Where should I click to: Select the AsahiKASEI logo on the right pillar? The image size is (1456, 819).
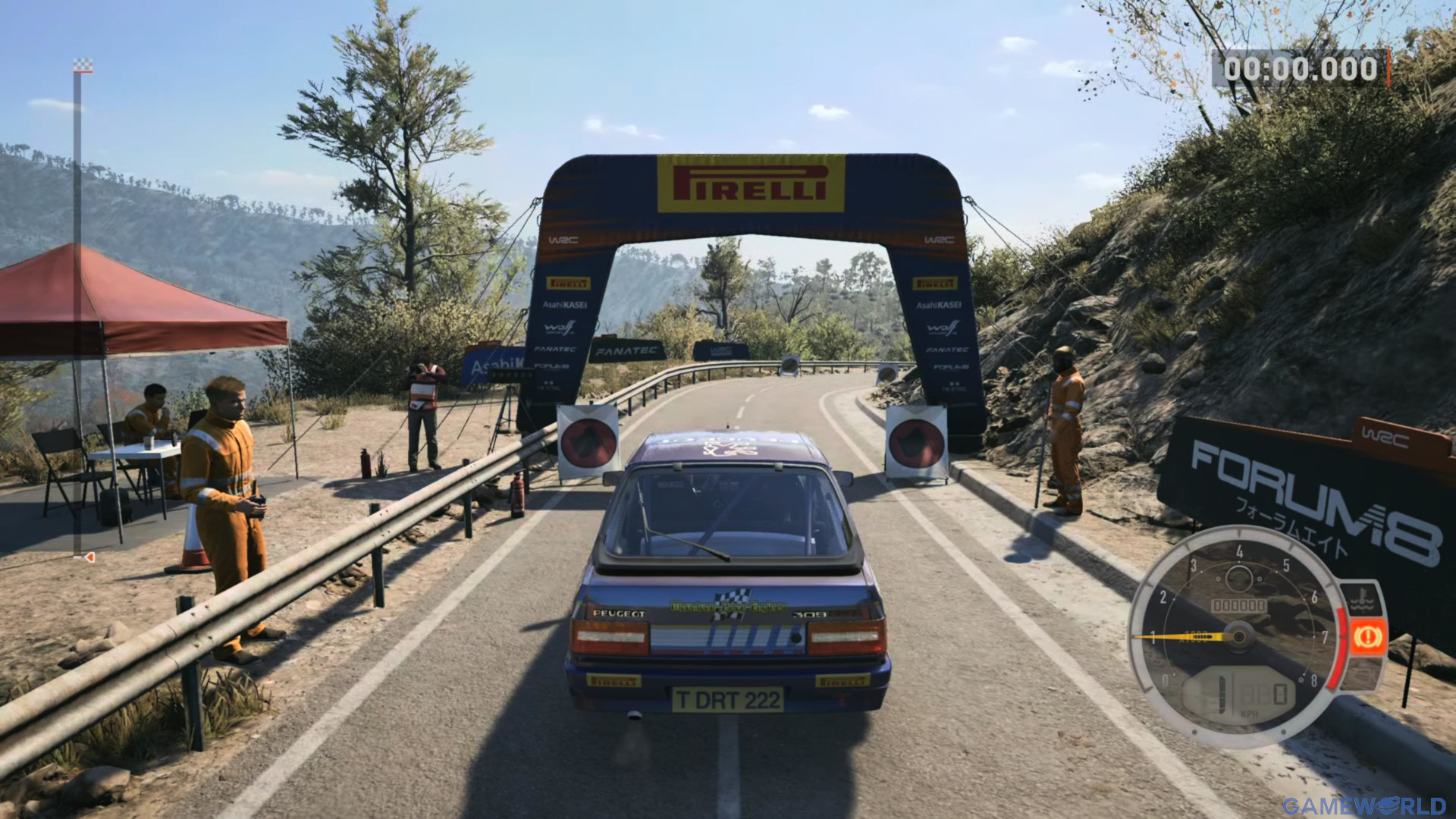pos(940,303)
